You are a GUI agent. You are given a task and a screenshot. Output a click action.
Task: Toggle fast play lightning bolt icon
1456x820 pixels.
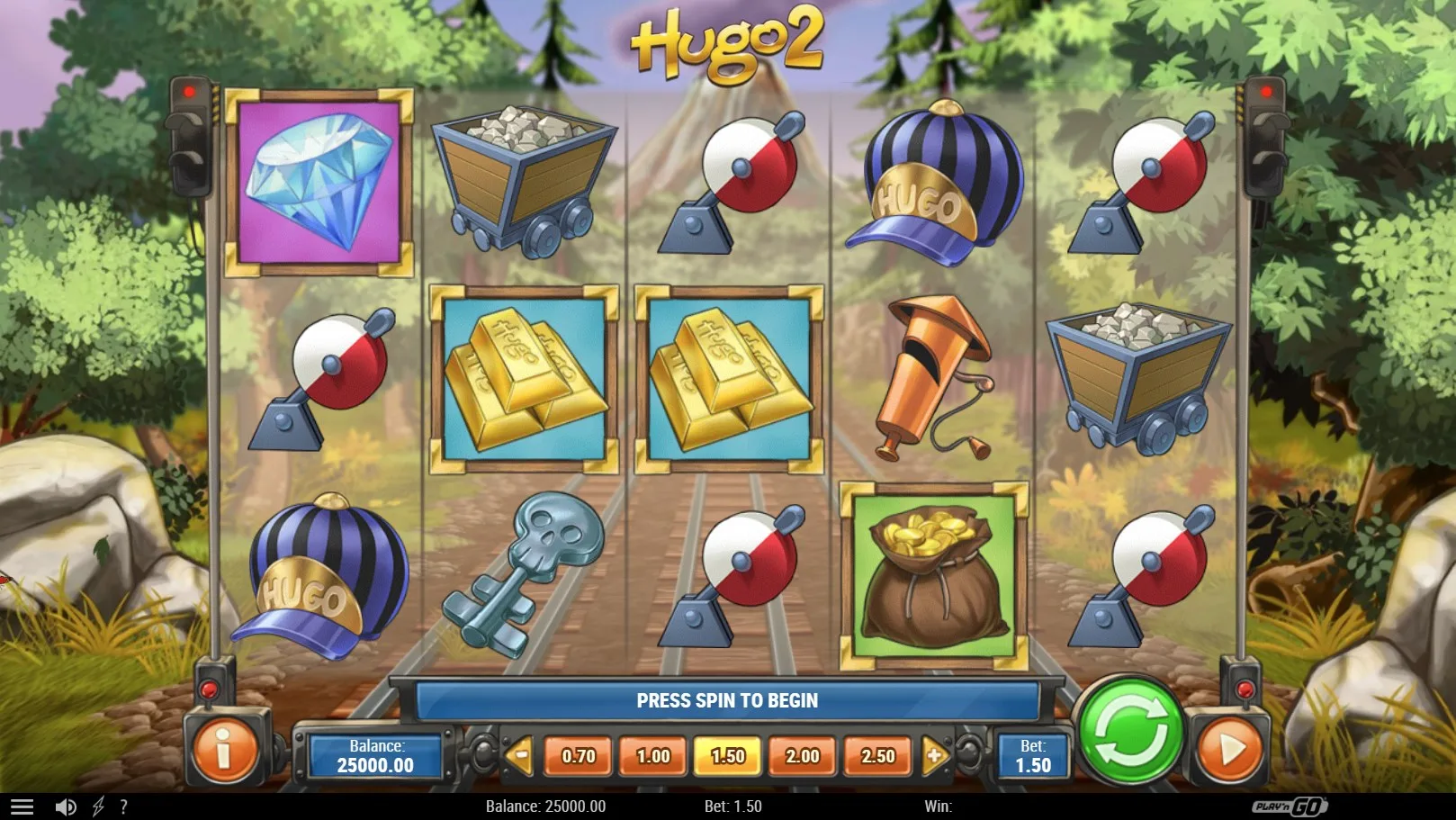click(x=98, y=806)
